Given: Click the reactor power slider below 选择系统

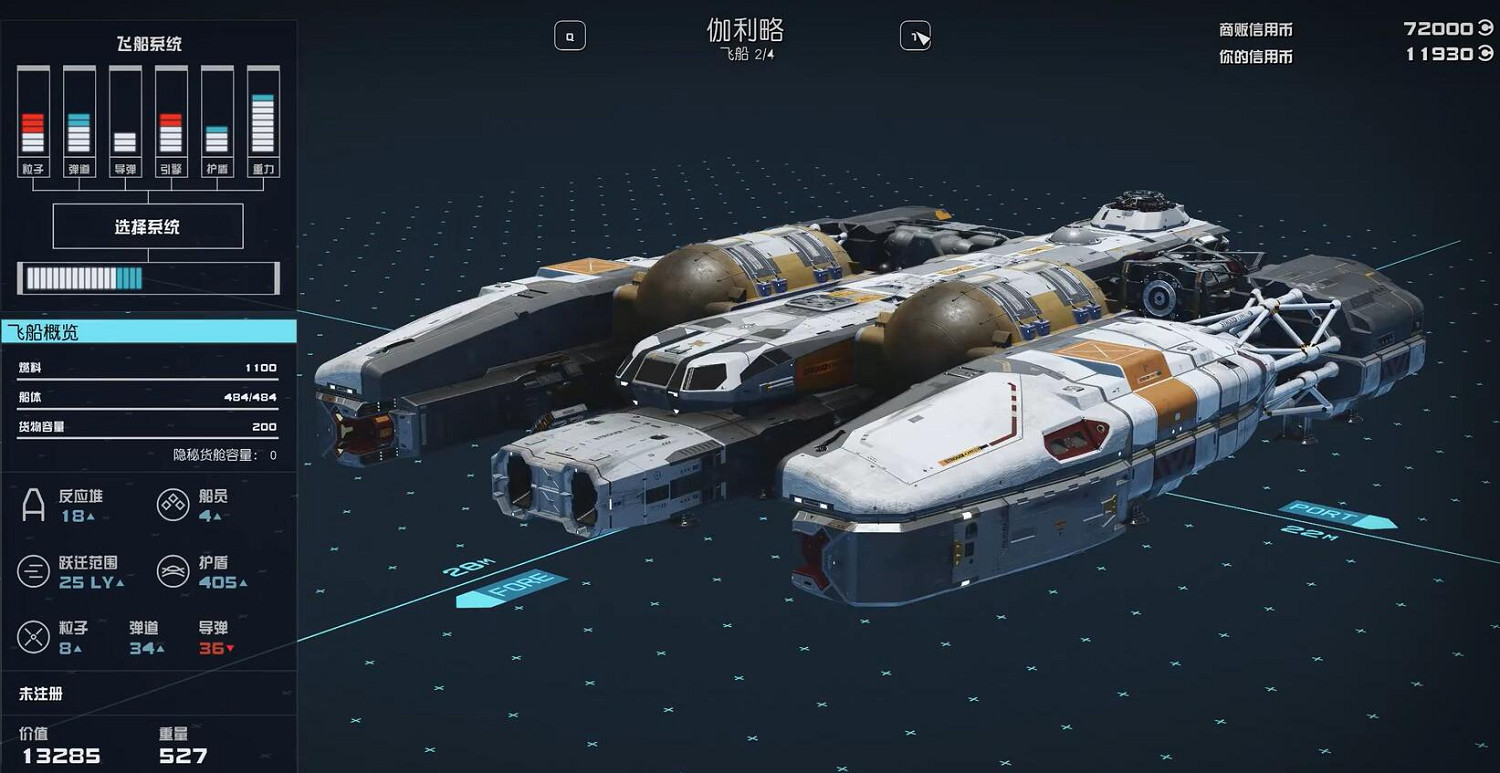Looking at the screenshot, I should coord(148,277).
